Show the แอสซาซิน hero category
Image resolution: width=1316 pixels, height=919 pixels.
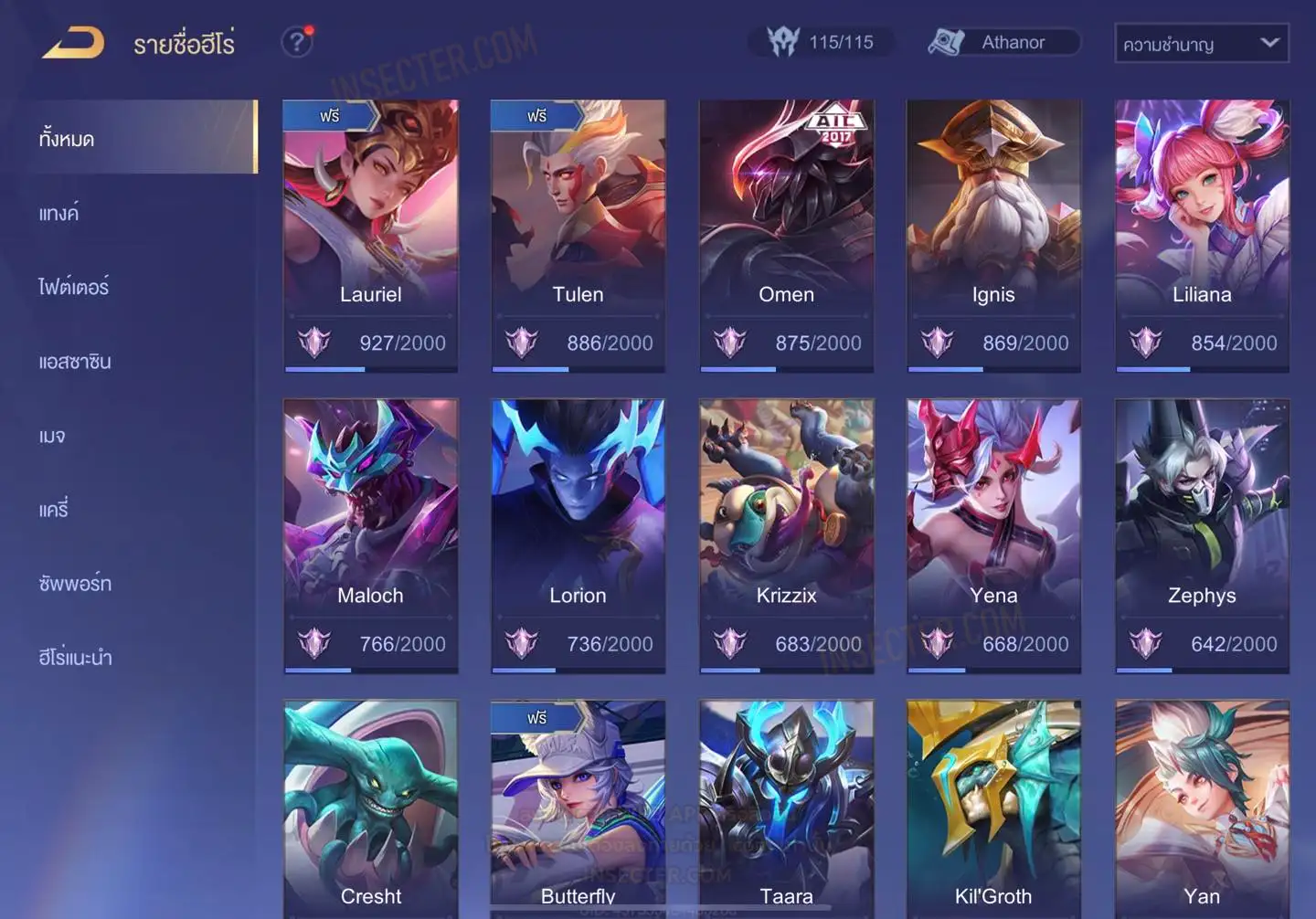click(x=75, y=362)
